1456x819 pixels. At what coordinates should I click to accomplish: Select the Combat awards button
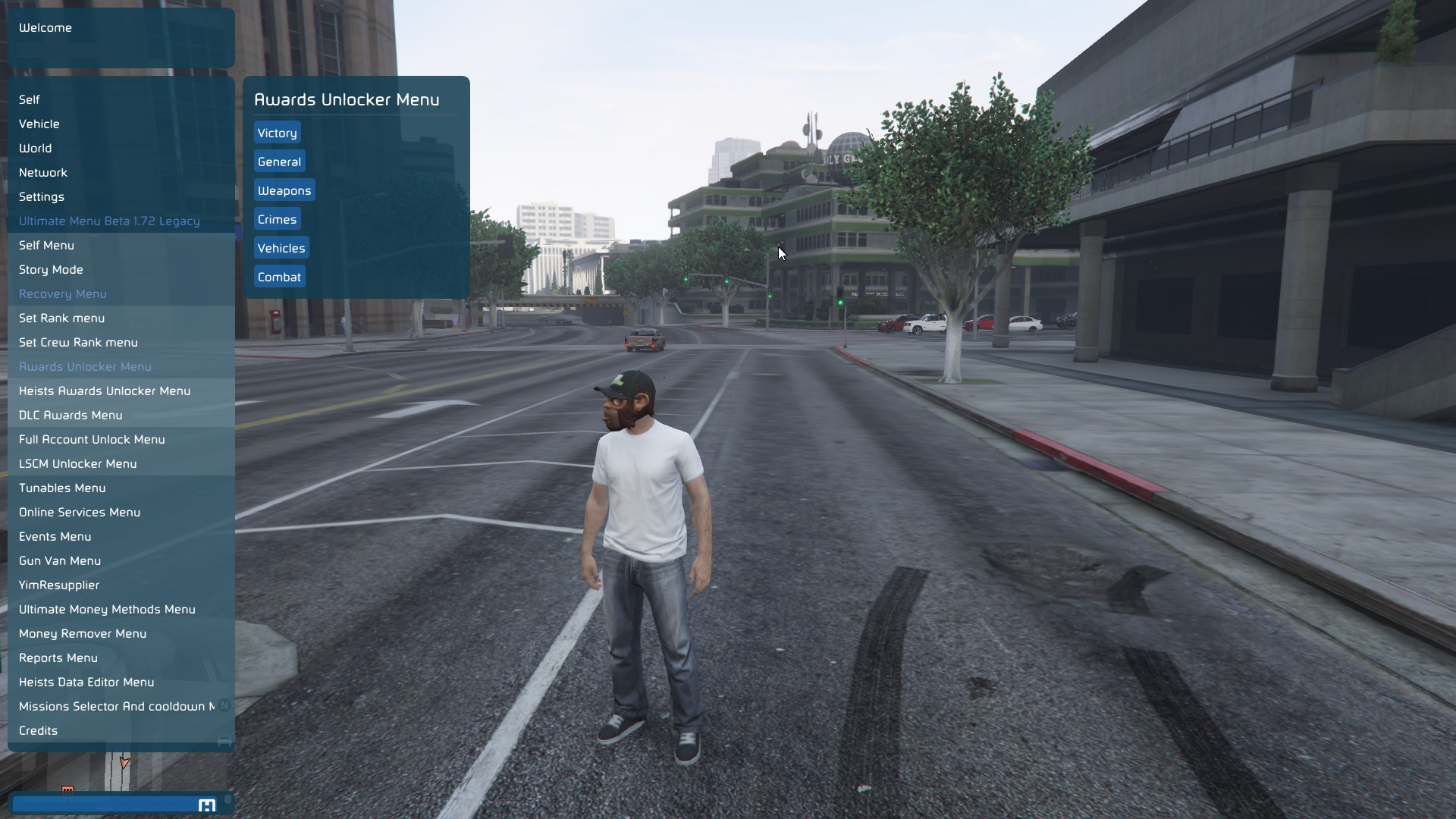pos(279,277)
